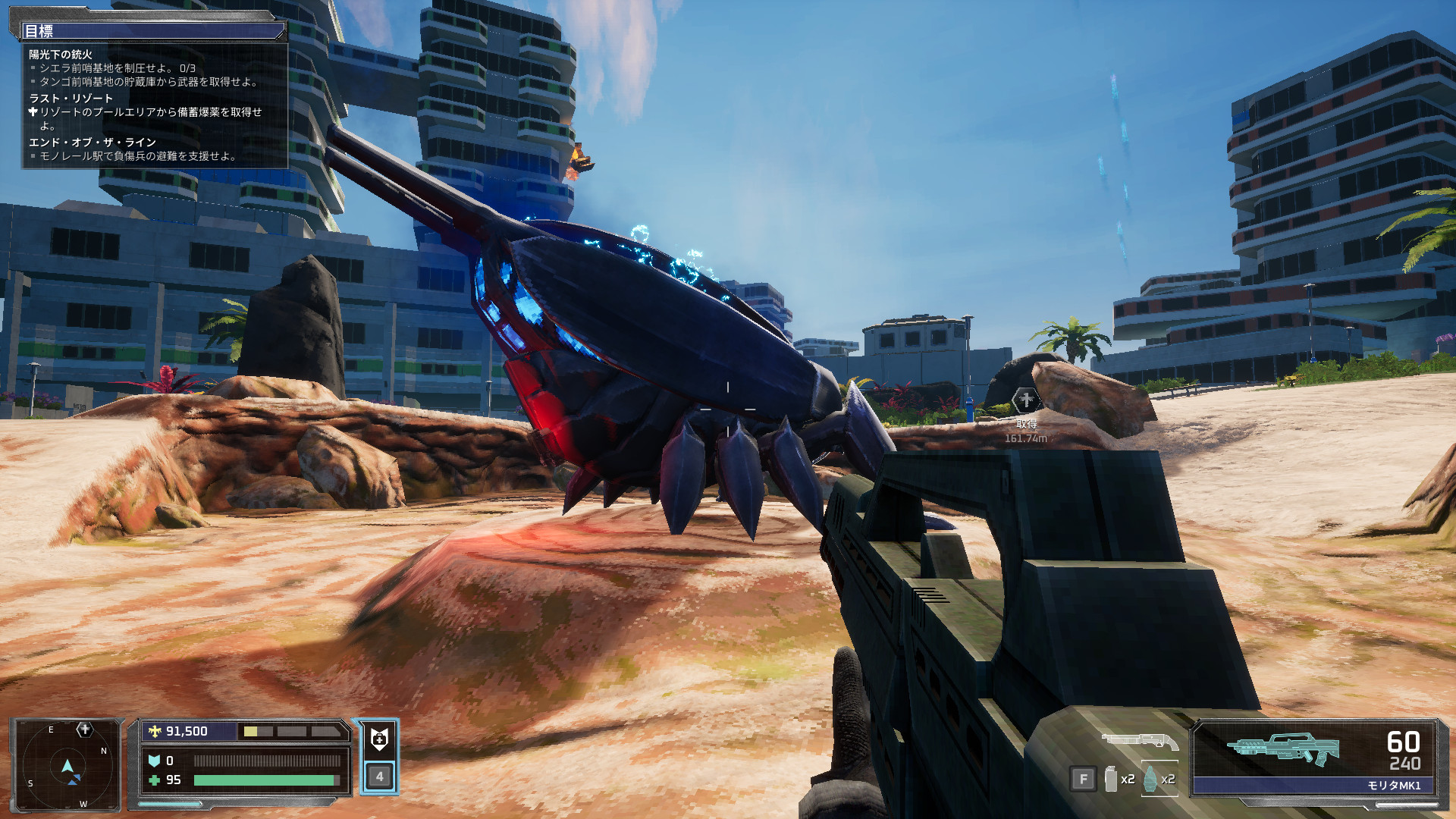This screenshot has width=1456, height=819.
Task: Click the compass minimap
Action: 67,766
